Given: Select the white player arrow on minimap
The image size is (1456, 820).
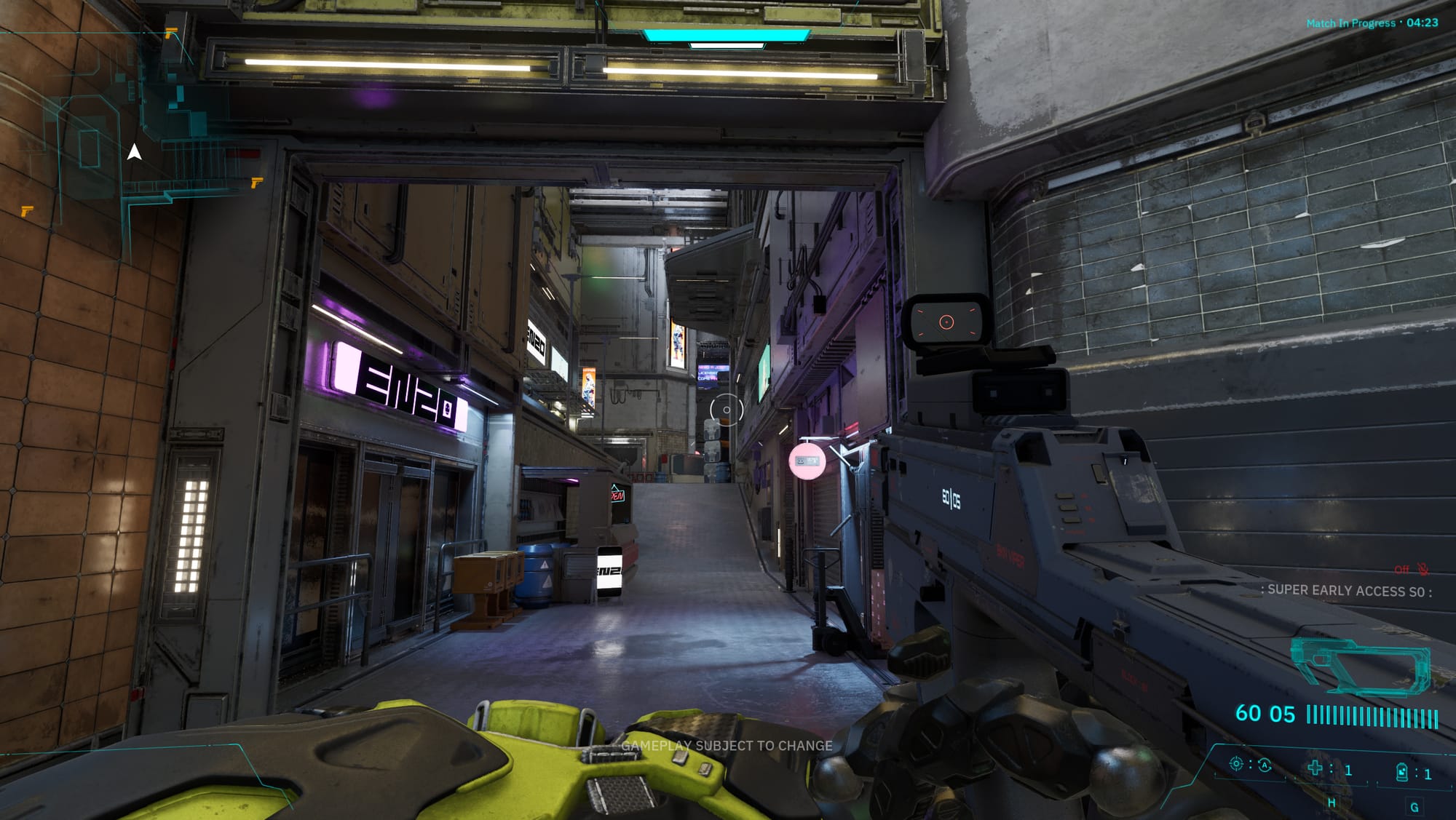Looking at the screenshot, I should (134, 152).
